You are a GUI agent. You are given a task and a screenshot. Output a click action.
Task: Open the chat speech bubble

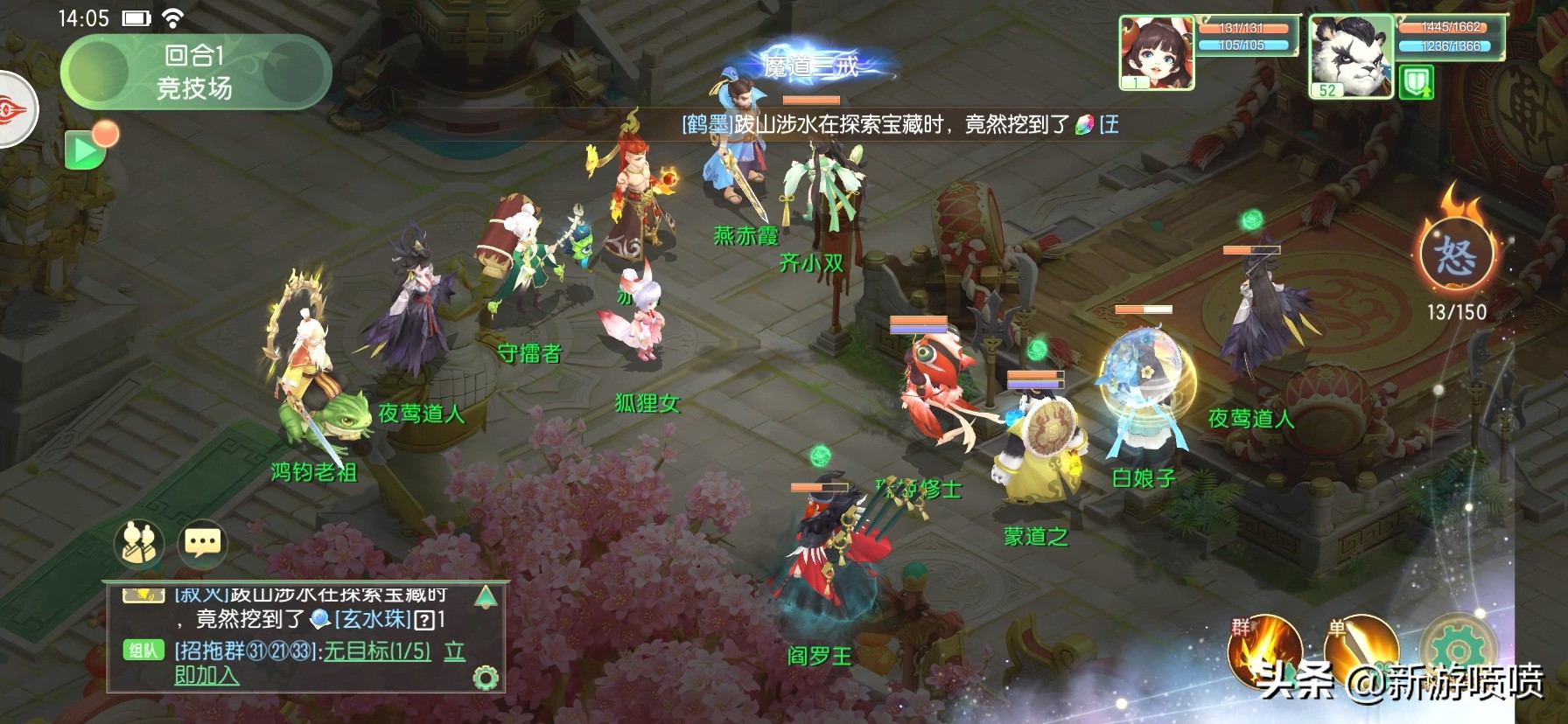[x=203, y=544]
